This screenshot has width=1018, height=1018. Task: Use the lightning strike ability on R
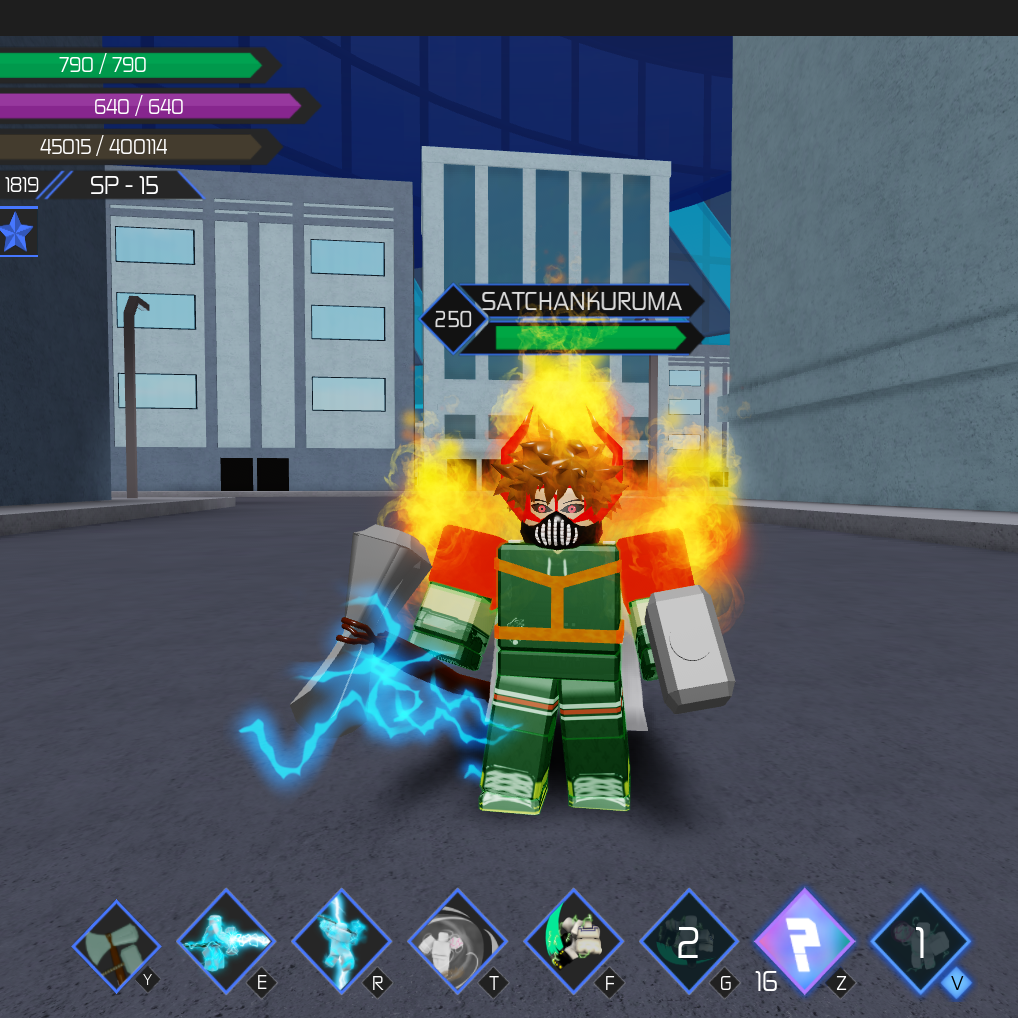click(x=341, y=941)
